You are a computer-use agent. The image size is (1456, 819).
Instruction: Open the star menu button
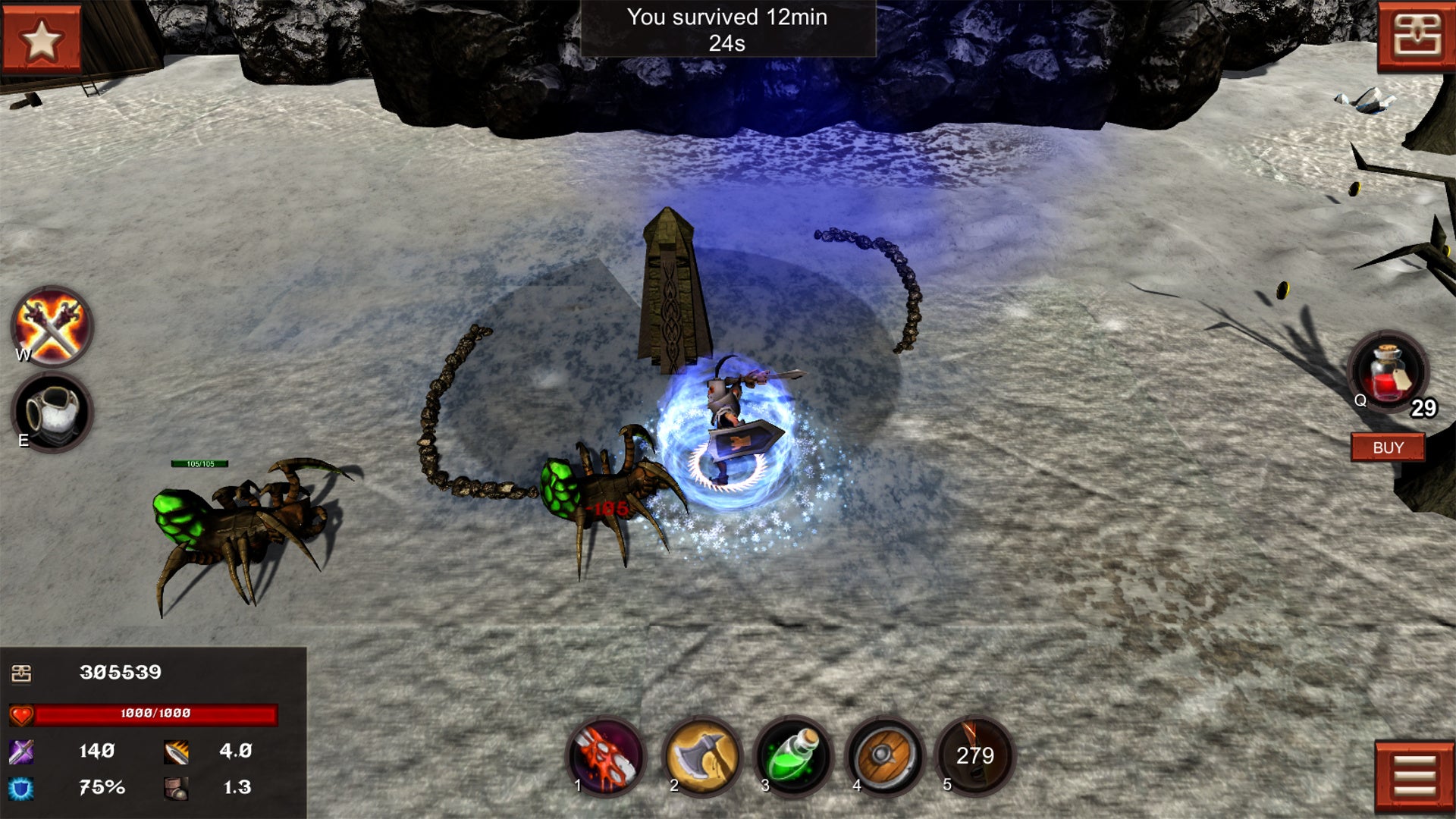(41, 39)
